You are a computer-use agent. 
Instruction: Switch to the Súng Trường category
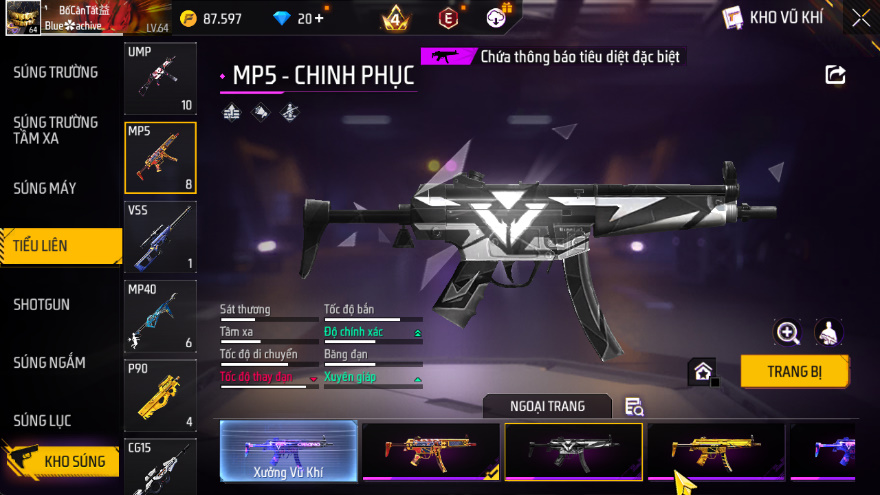point(56,72)
